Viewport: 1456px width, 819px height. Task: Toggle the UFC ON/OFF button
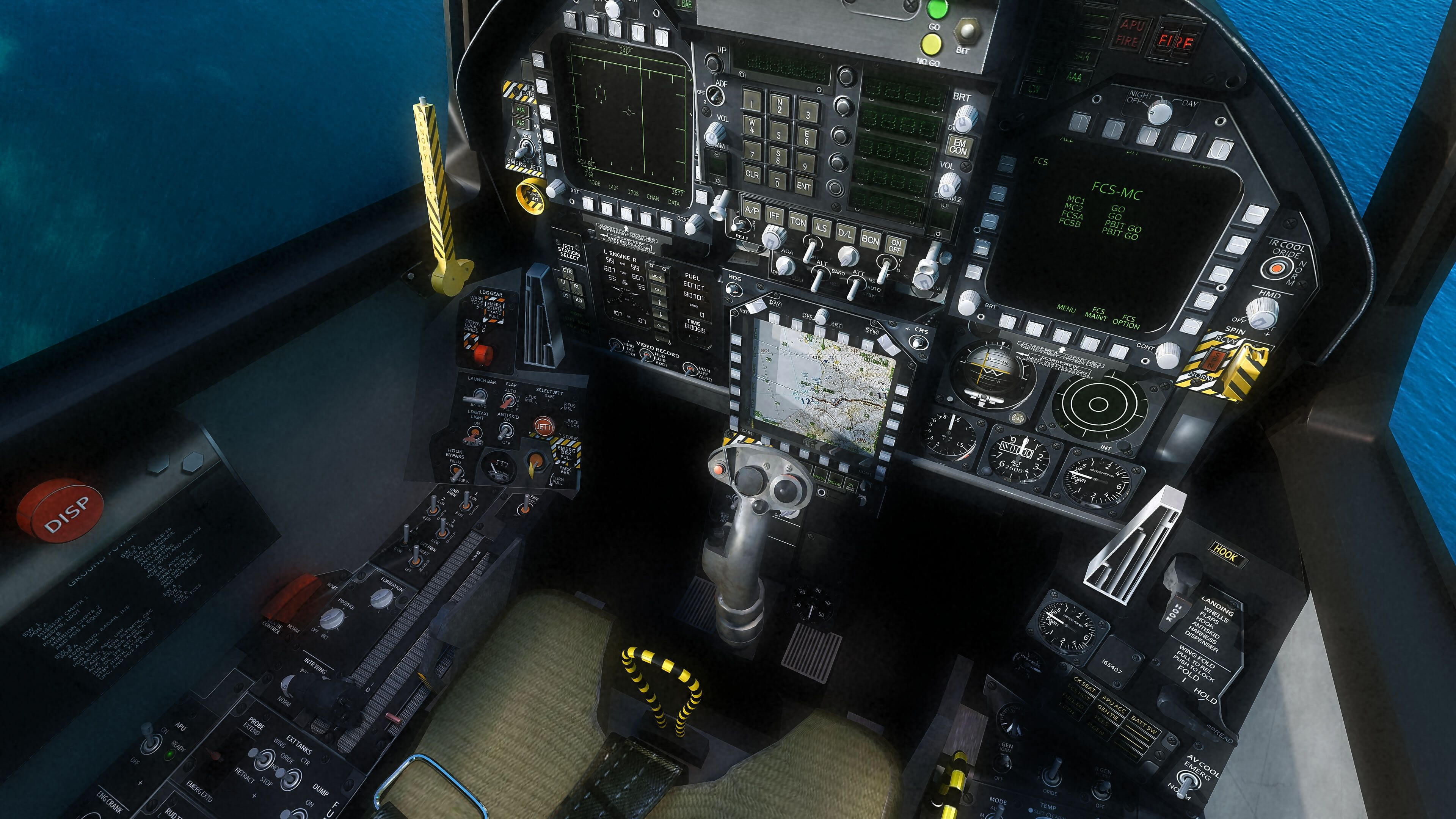tap(895, 246)
